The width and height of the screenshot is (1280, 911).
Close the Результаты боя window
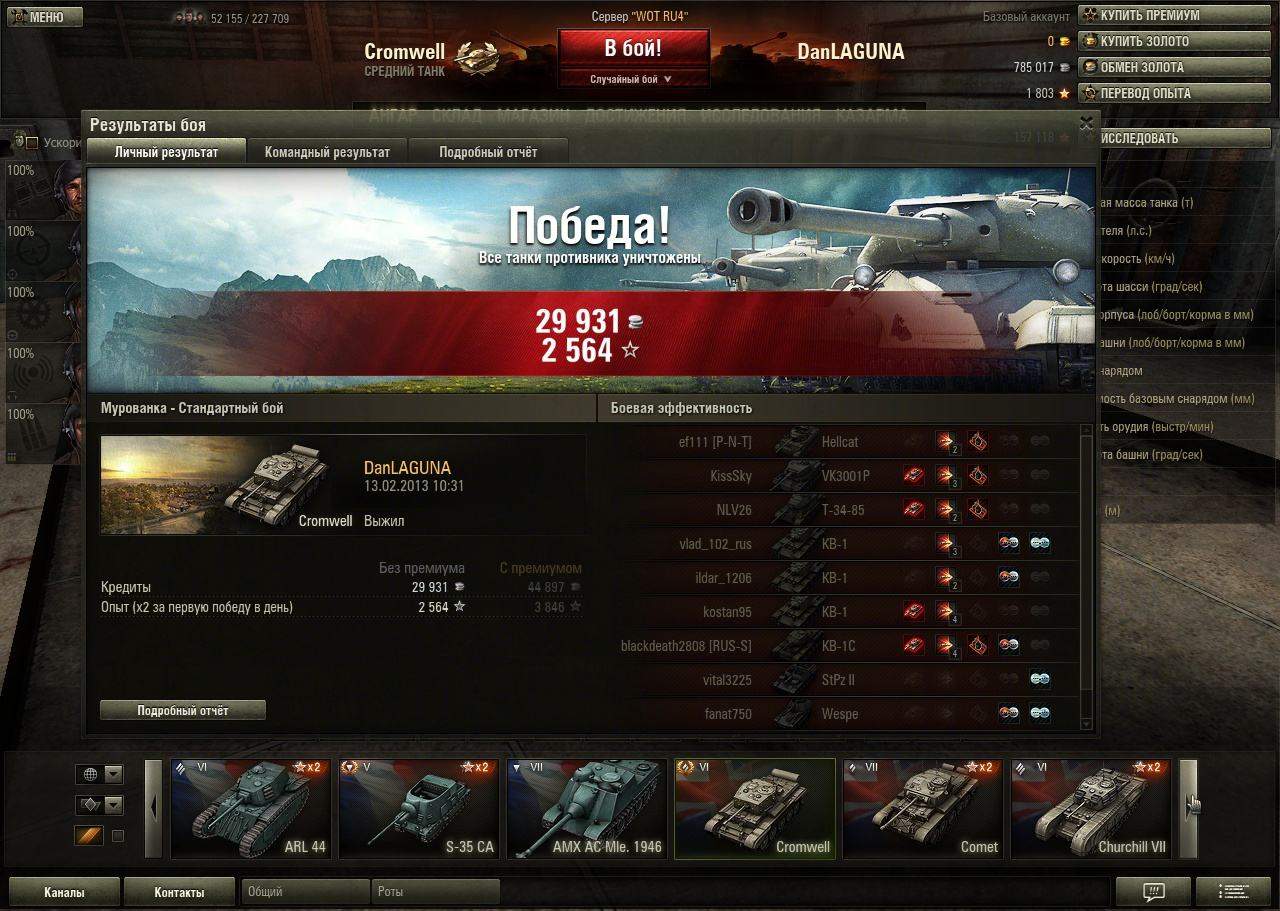coord(1086,123)
